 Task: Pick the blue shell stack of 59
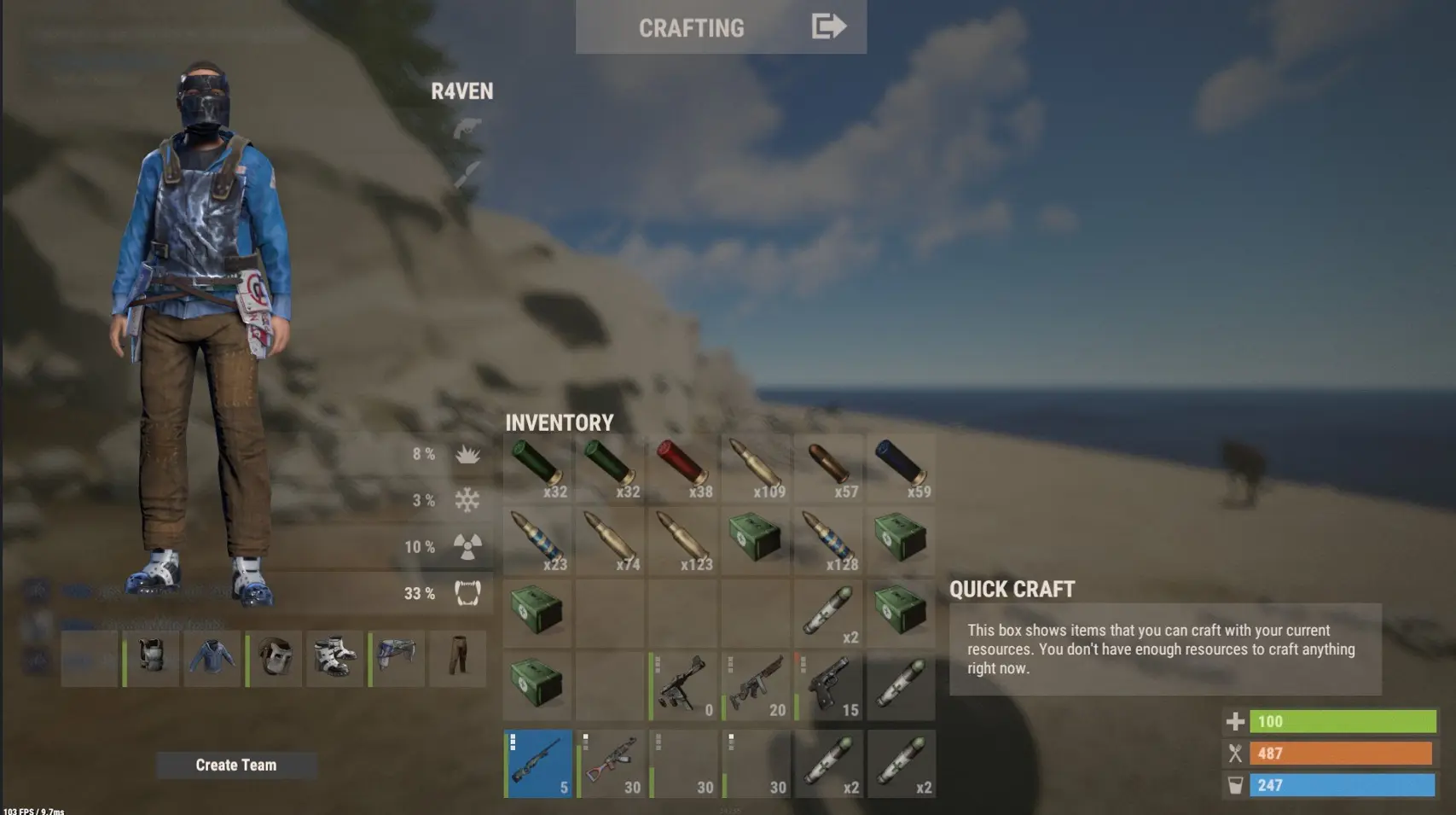coord(902,467)
